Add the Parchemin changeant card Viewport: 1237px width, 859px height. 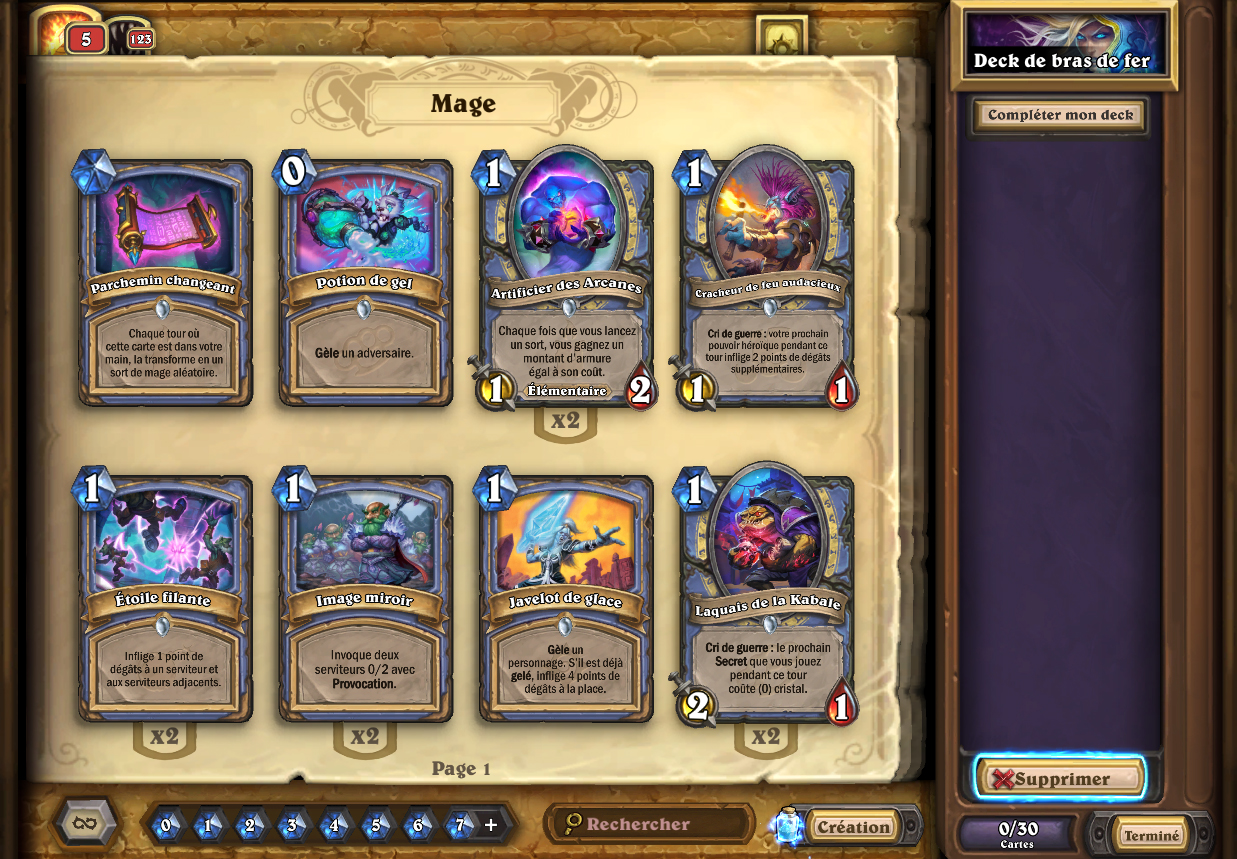tap(165, 282)
